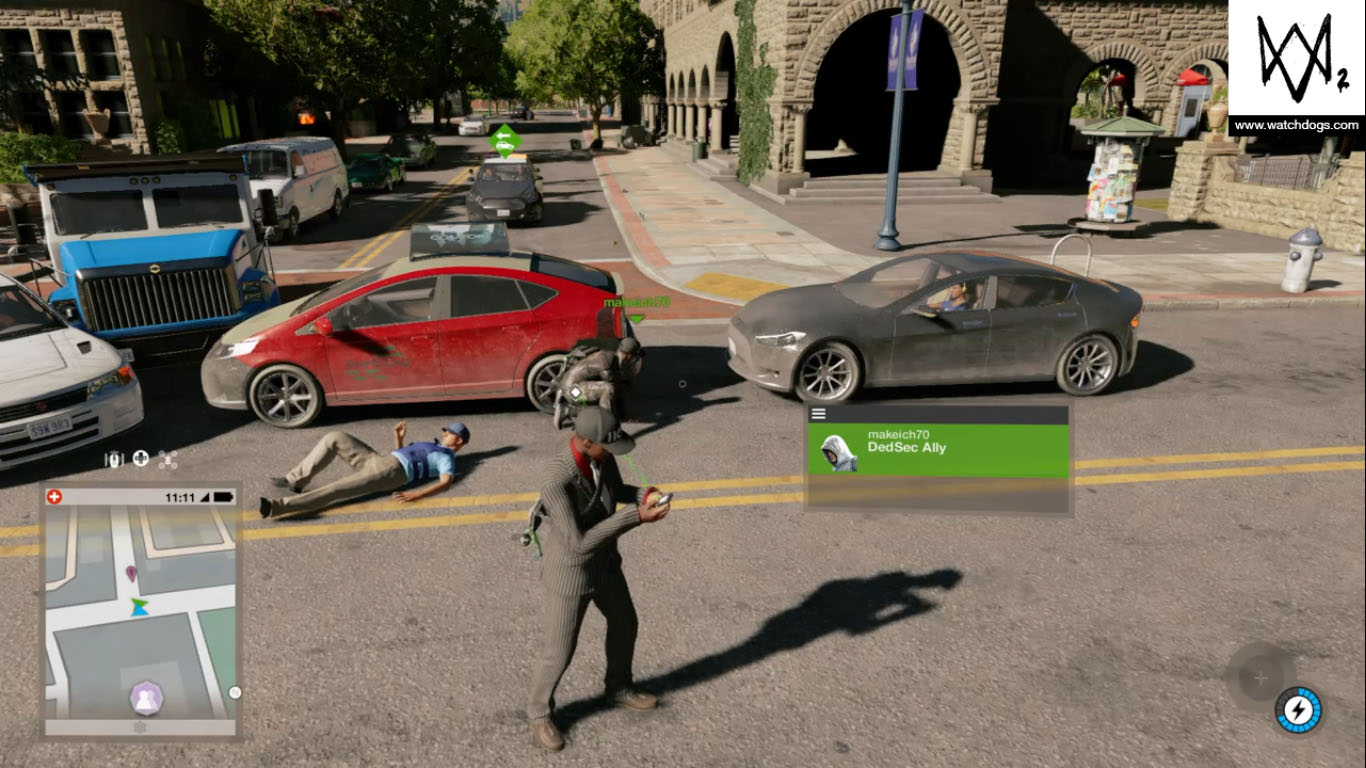Image resolution: width=1366 pixels, height=768 pixels.
Task: Click the RC jumper icon above the minimap
Action: pyautogui.click(x=115, y=459)
